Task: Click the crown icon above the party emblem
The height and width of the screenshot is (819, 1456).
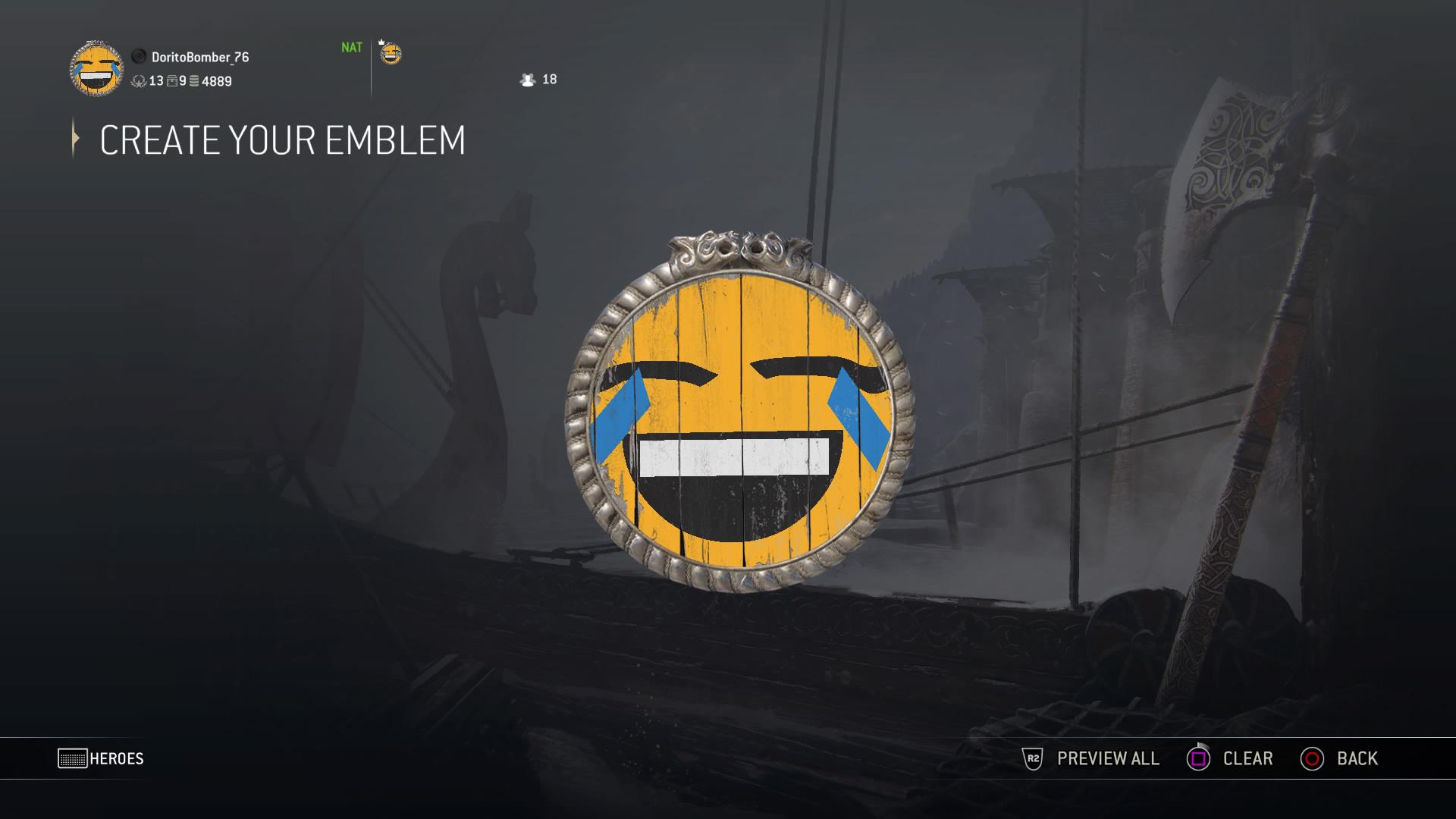Action: (x=381, y=42)
